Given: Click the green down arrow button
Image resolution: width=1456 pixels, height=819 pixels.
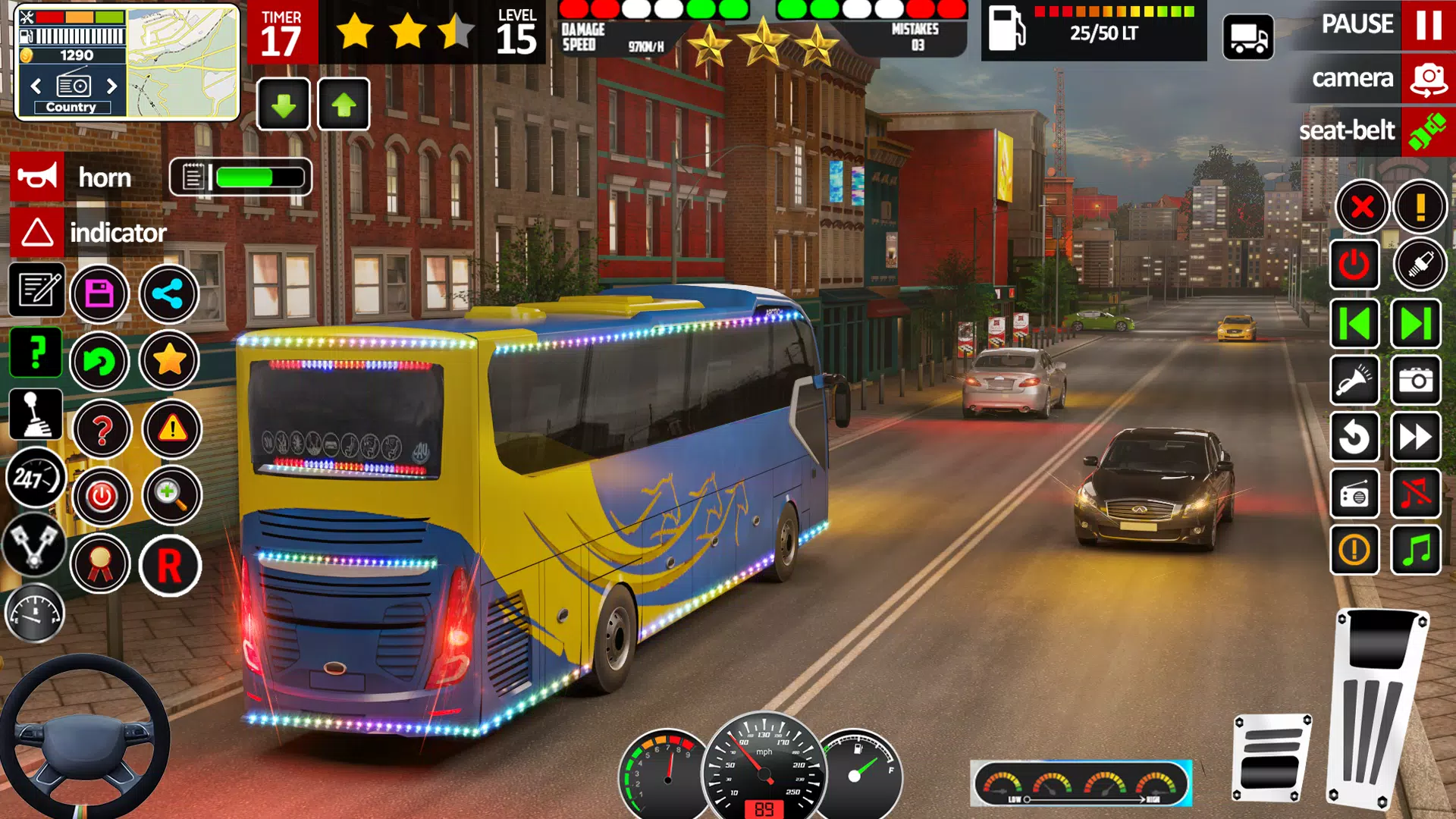Looking at the screenshot, I should (x=284, y=105).
